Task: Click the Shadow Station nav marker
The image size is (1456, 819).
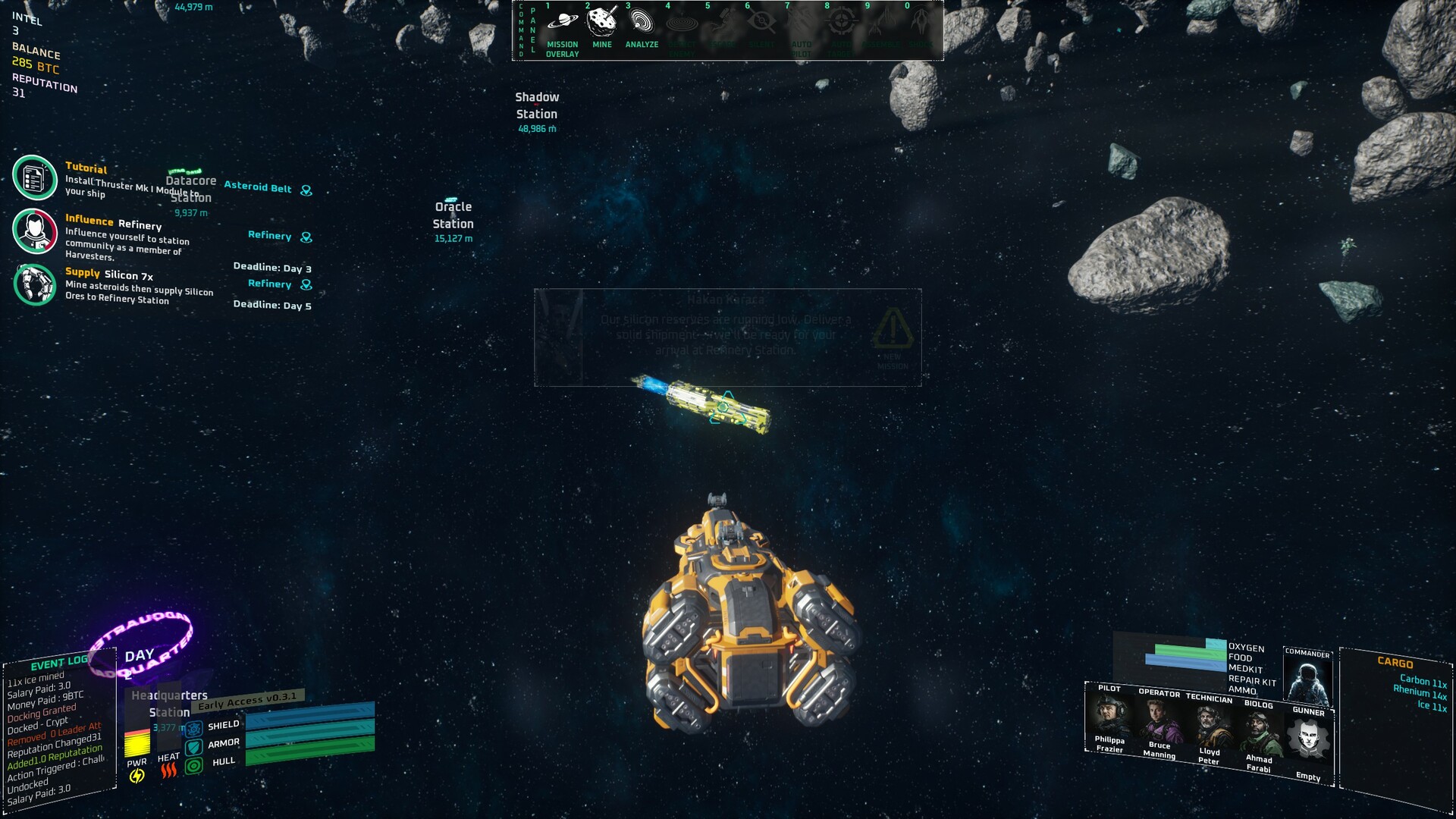Action: tap(537, 106)
